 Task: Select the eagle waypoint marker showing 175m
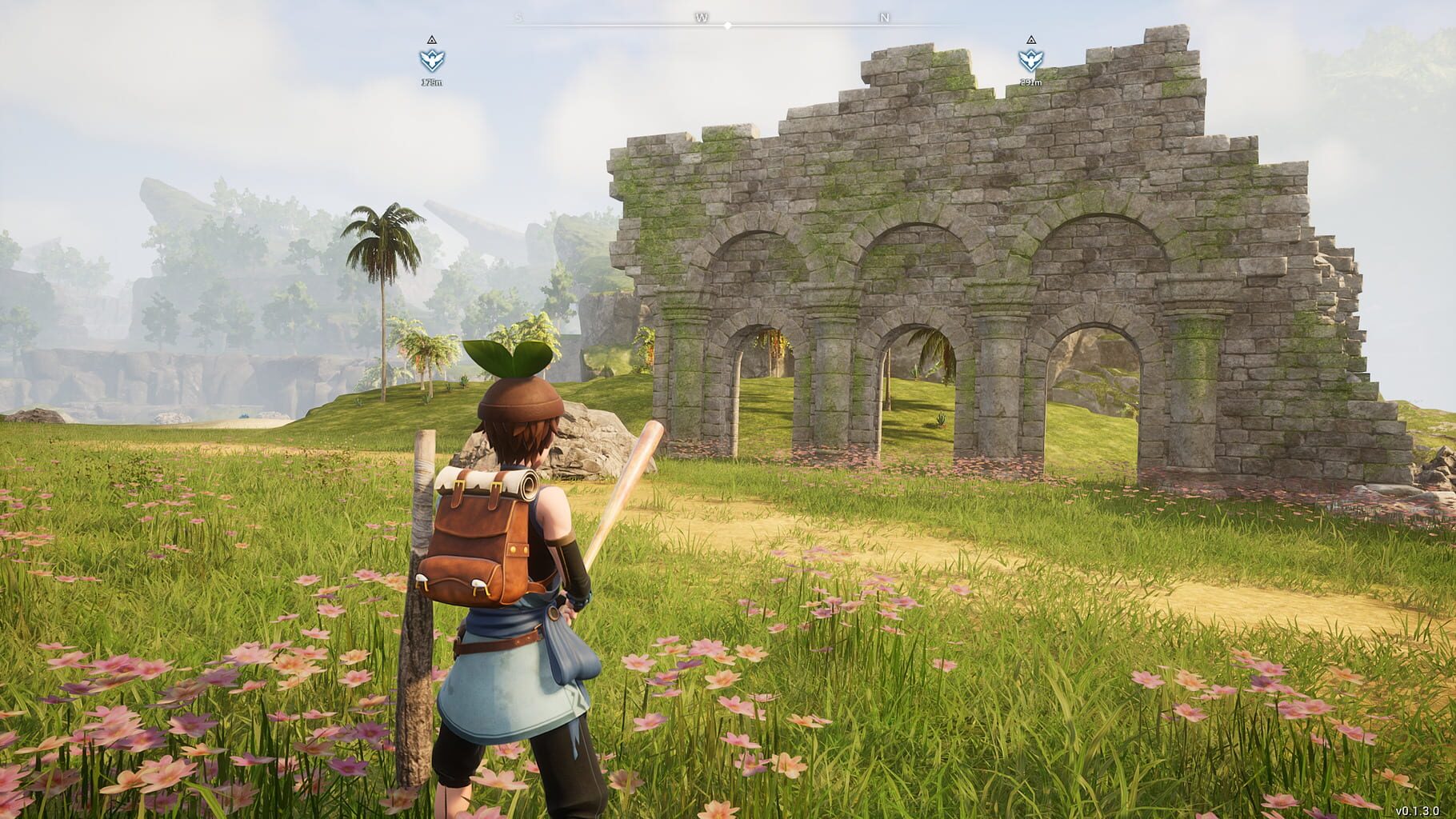click(x=431, y=58)
